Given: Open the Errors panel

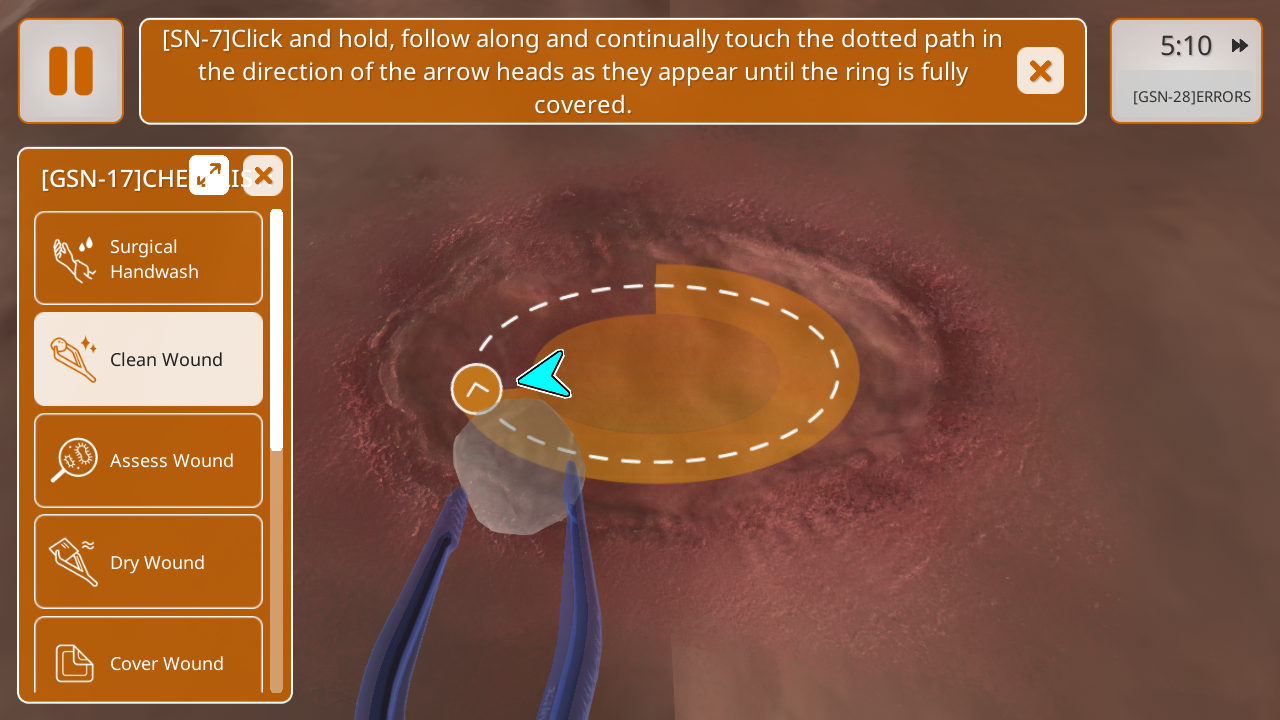Looking at the screenshot, I should (x=1191, y=97).
